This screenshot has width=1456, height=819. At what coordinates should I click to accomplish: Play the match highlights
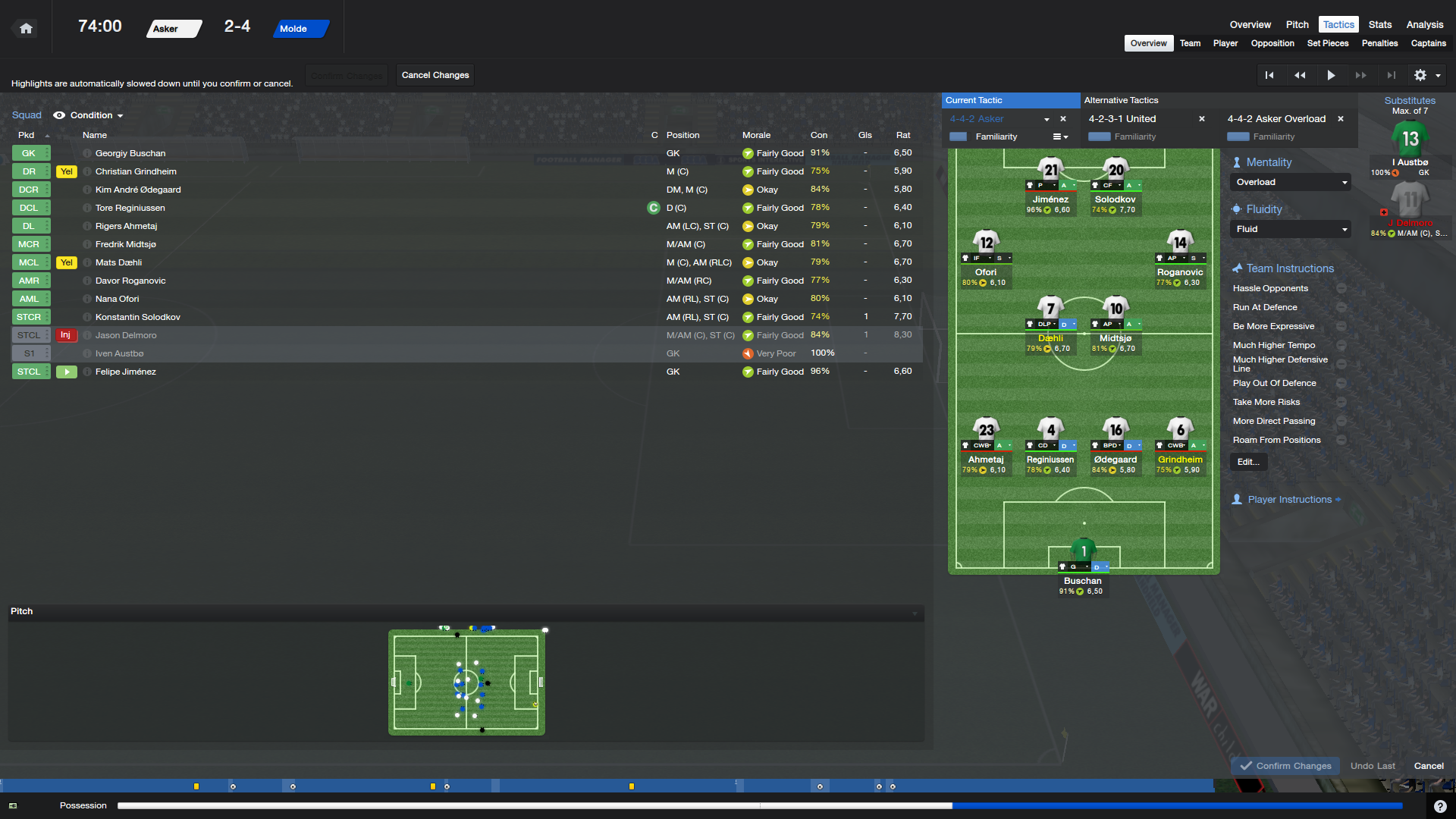[x=1330, y=75]
